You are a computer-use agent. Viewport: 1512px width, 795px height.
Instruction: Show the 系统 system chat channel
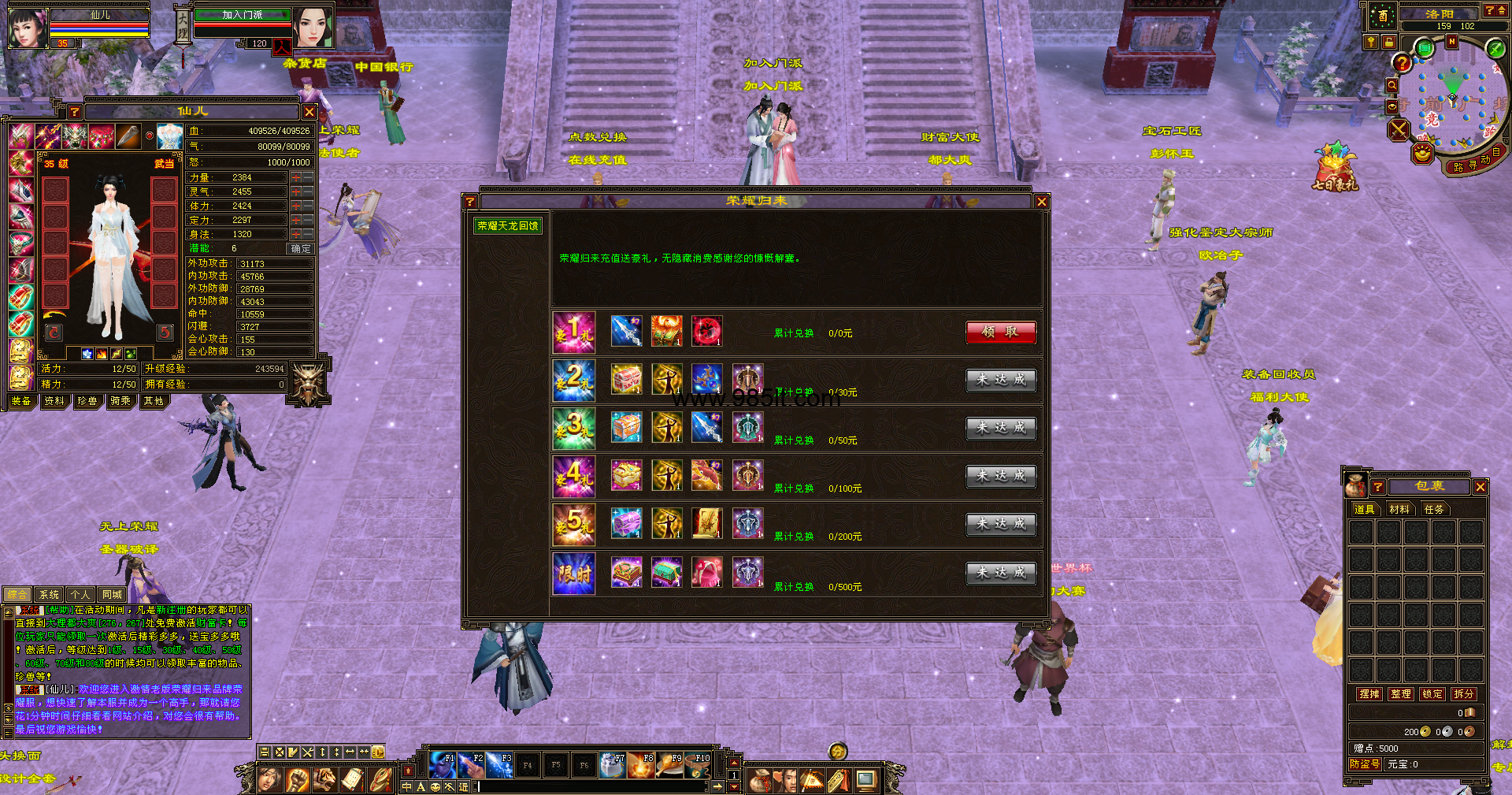tap(49, 595)
